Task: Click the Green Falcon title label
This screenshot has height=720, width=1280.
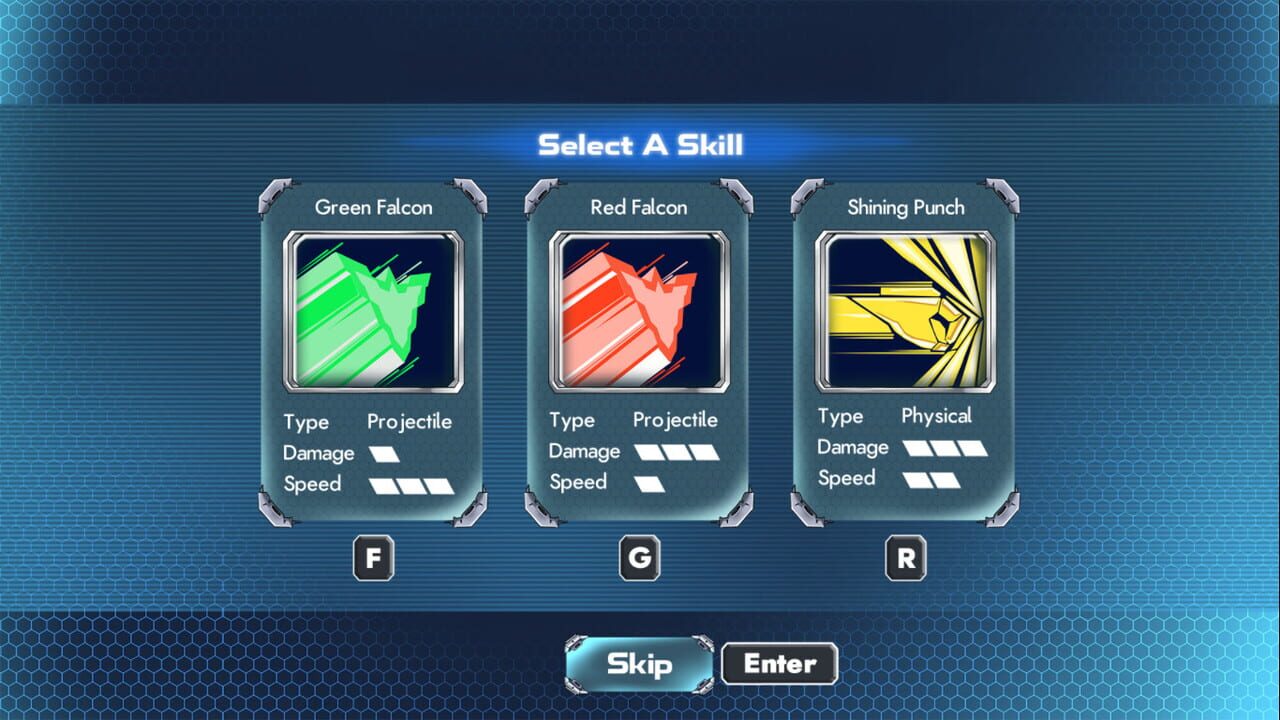Action: tap(373, 207)
